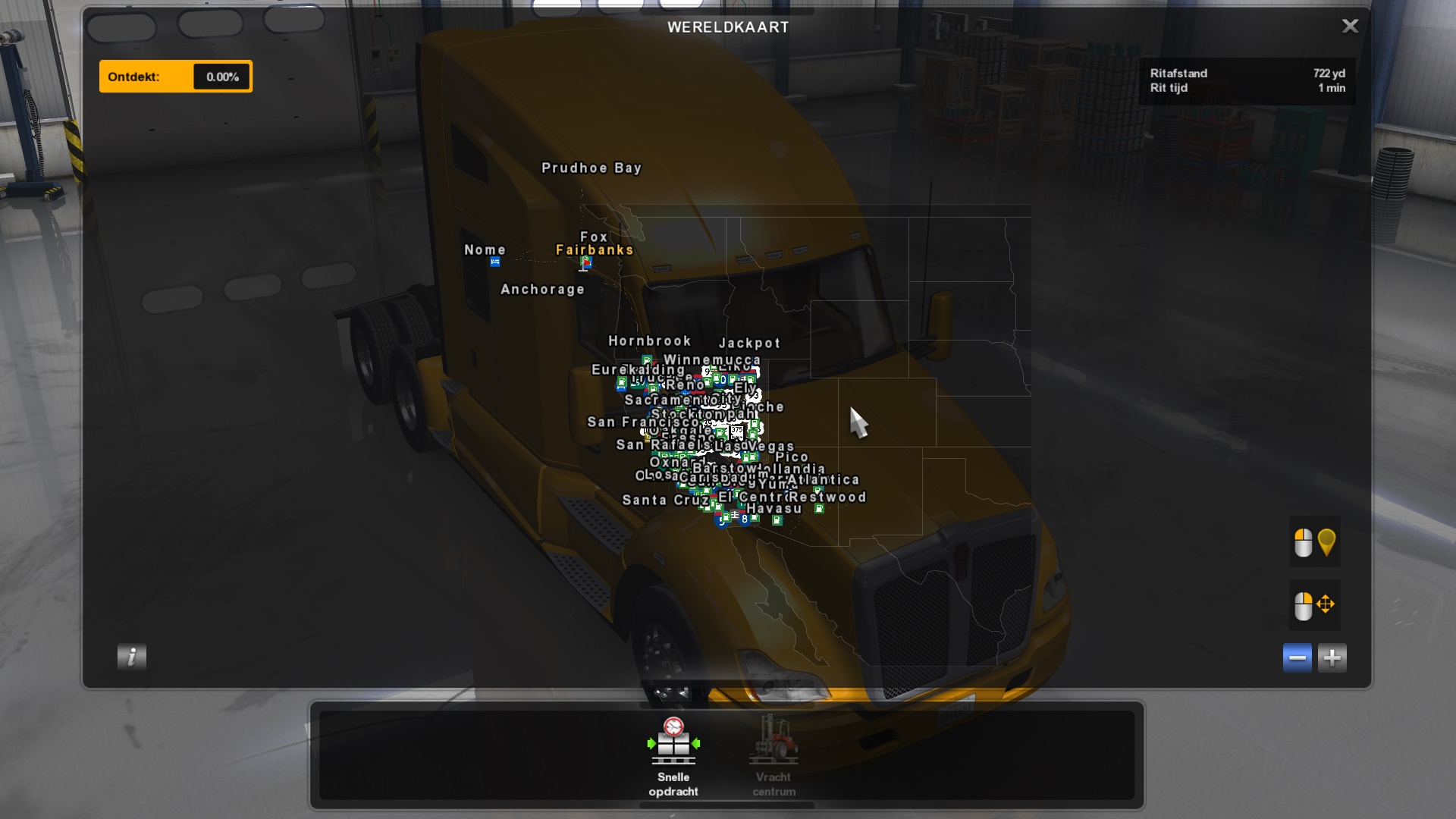Click the left-mouse waypoint hint icon

coord(1314,541)
